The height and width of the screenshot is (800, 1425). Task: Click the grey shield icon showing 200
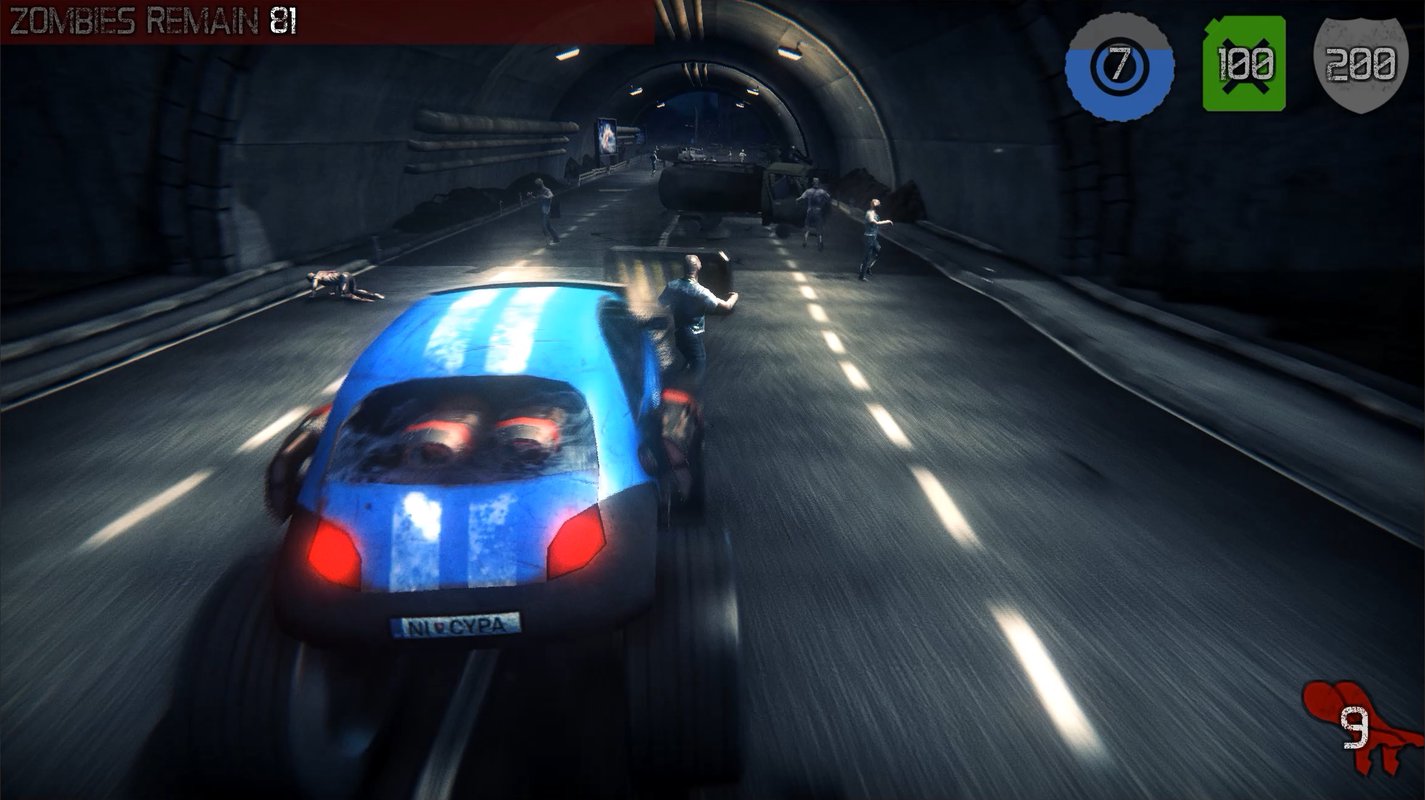click(x=1359, y=64)
